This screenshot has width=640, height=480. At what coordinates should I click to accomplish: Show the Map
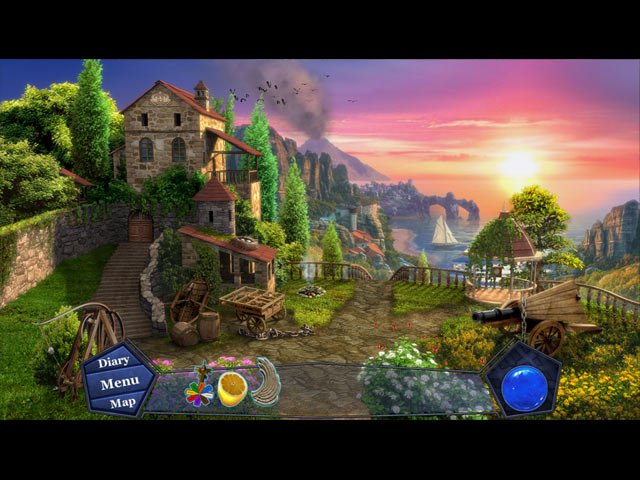click(x=122, y=402)
